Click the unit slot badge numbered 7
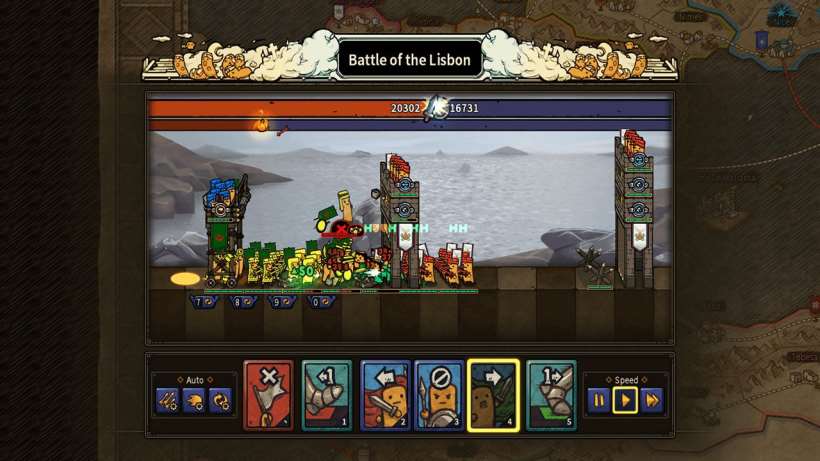Screen dimensions: 820x461 point(203,301)
